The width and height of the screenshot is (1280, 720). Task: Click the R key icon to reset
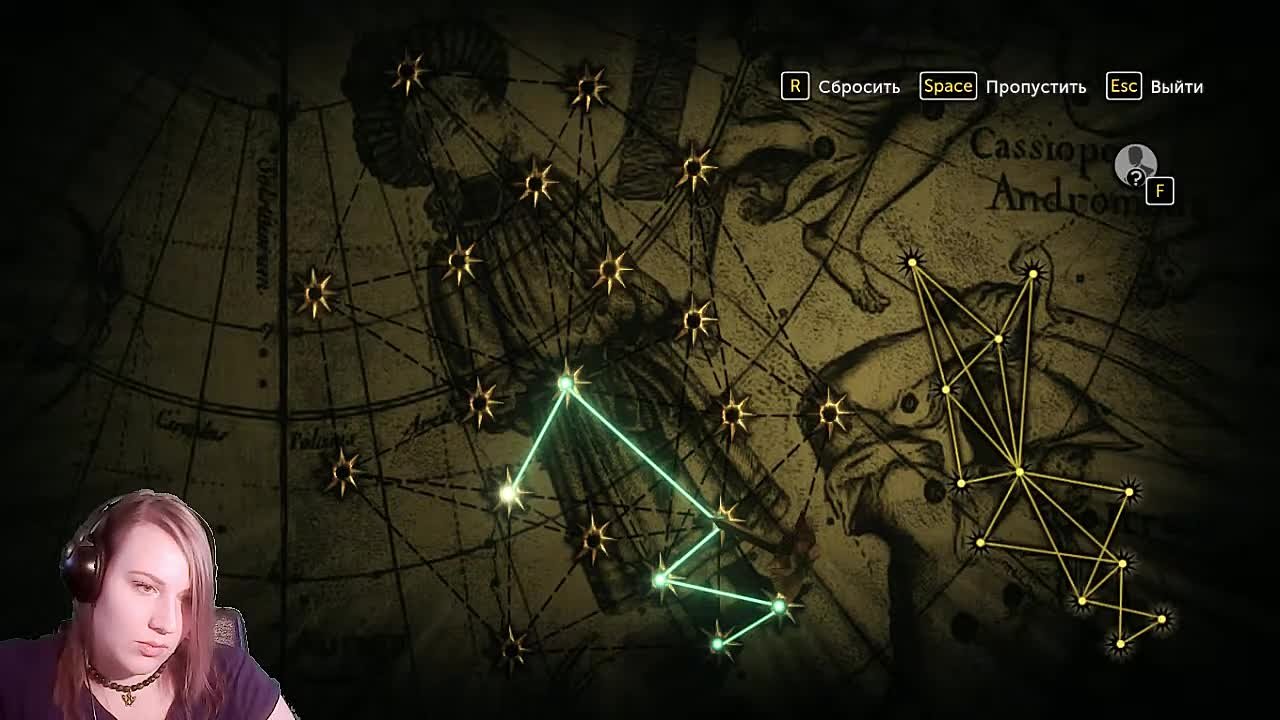coord(795,86)
